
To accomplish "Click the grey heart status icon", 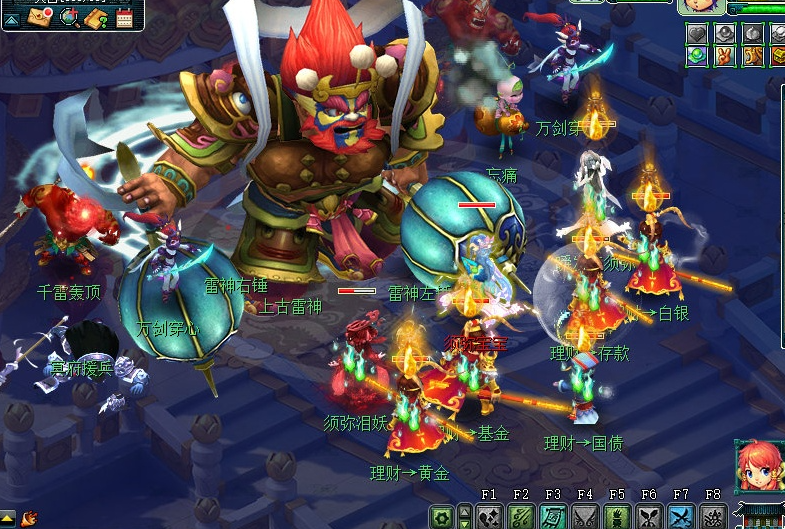I will 697,34.
